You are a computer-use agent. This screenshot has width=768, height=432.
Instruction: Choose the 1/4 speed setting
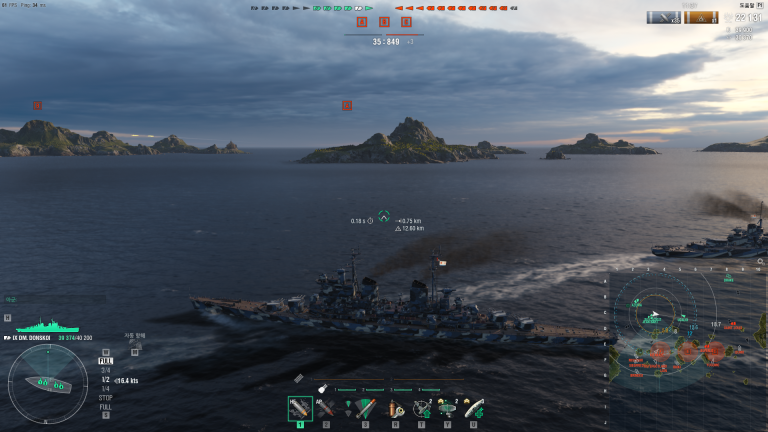click(x=105, y=389)
